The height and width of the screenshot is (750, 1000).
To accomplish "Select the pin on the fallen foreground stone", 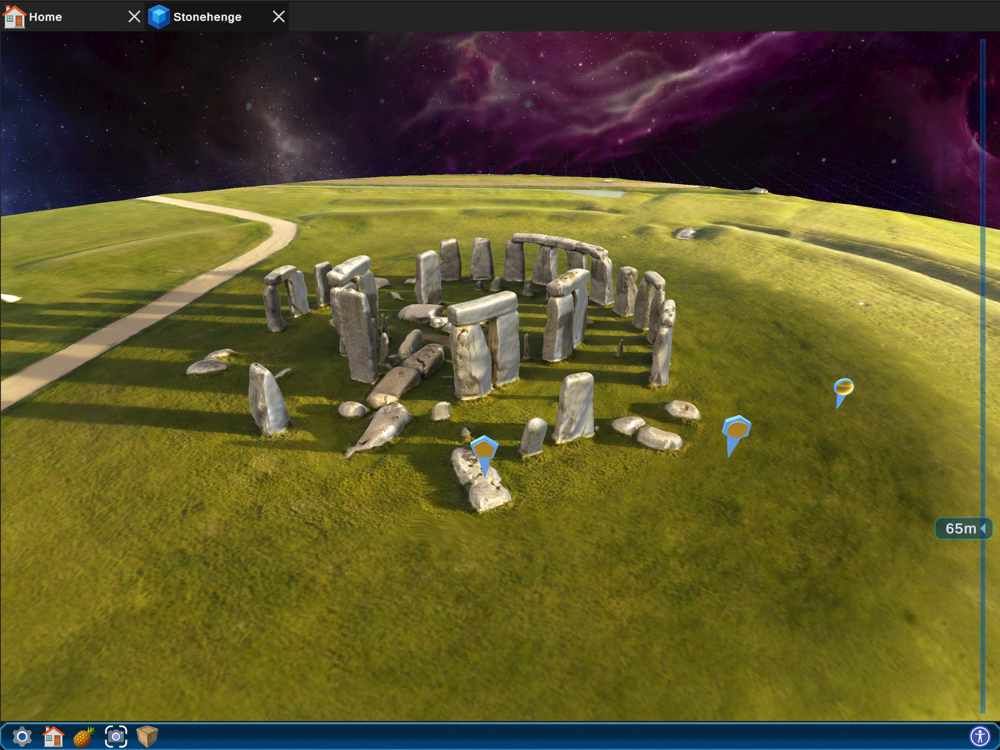I will [484, 451].
